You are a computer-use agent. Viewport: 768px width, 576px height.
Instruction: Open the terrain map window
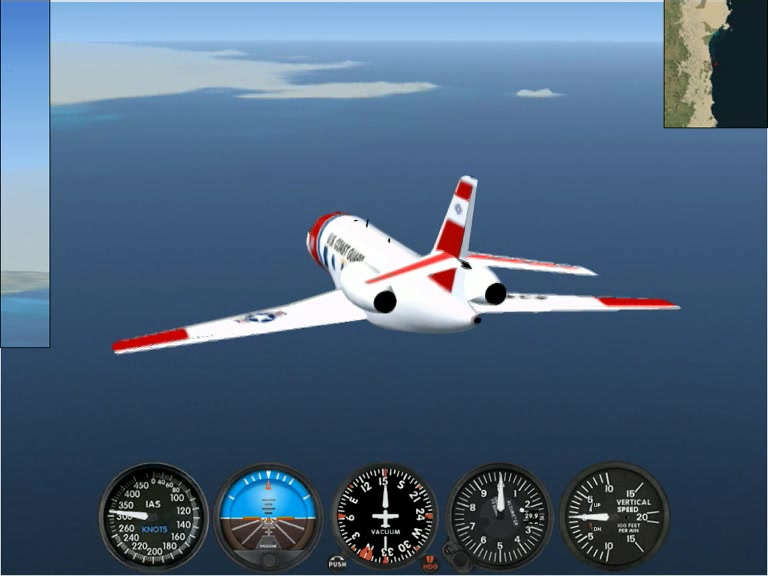point(715,63)
